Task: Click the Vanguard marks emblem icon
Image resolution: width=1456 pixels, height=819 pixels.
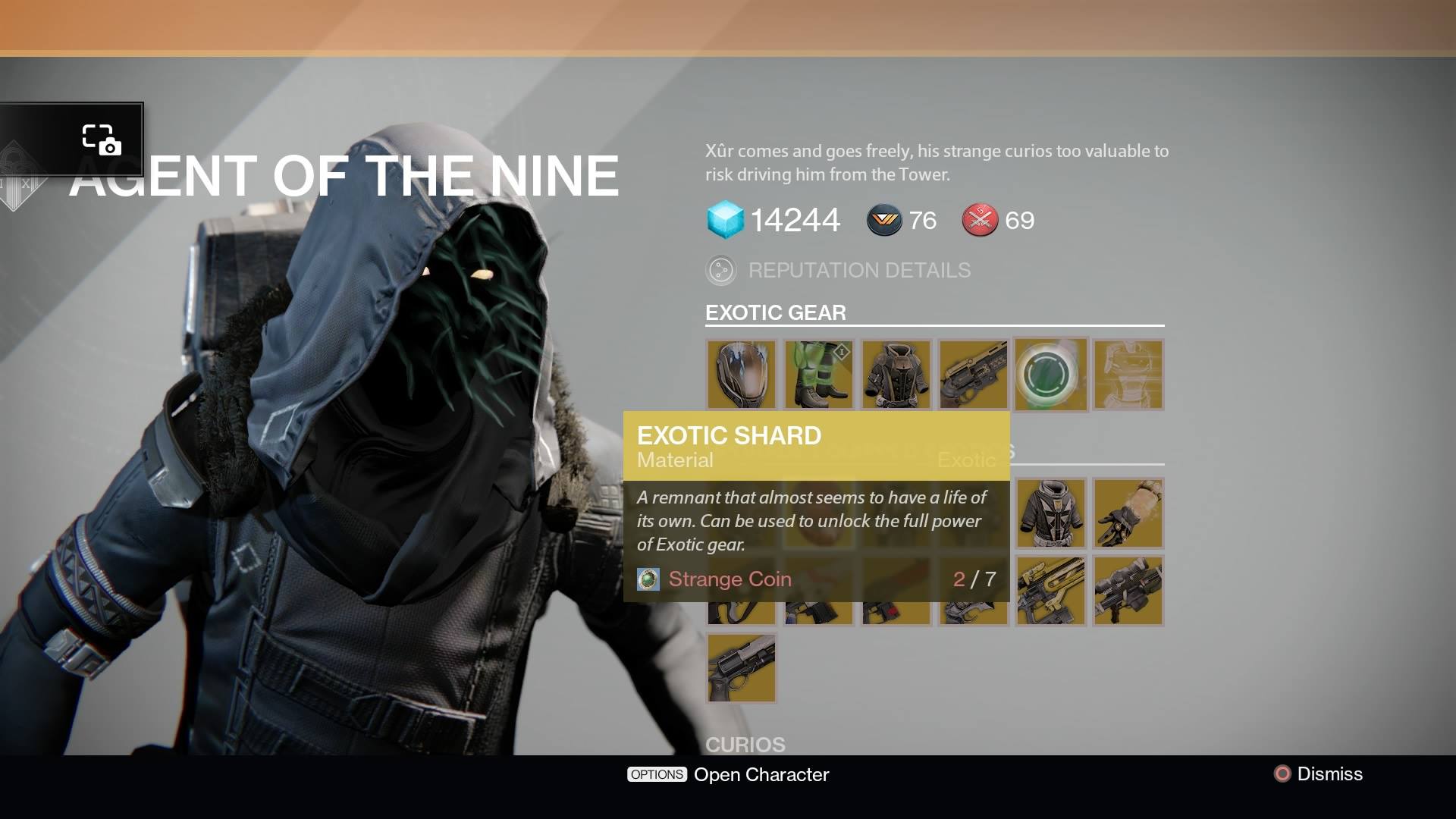Action: pos(884,221)
